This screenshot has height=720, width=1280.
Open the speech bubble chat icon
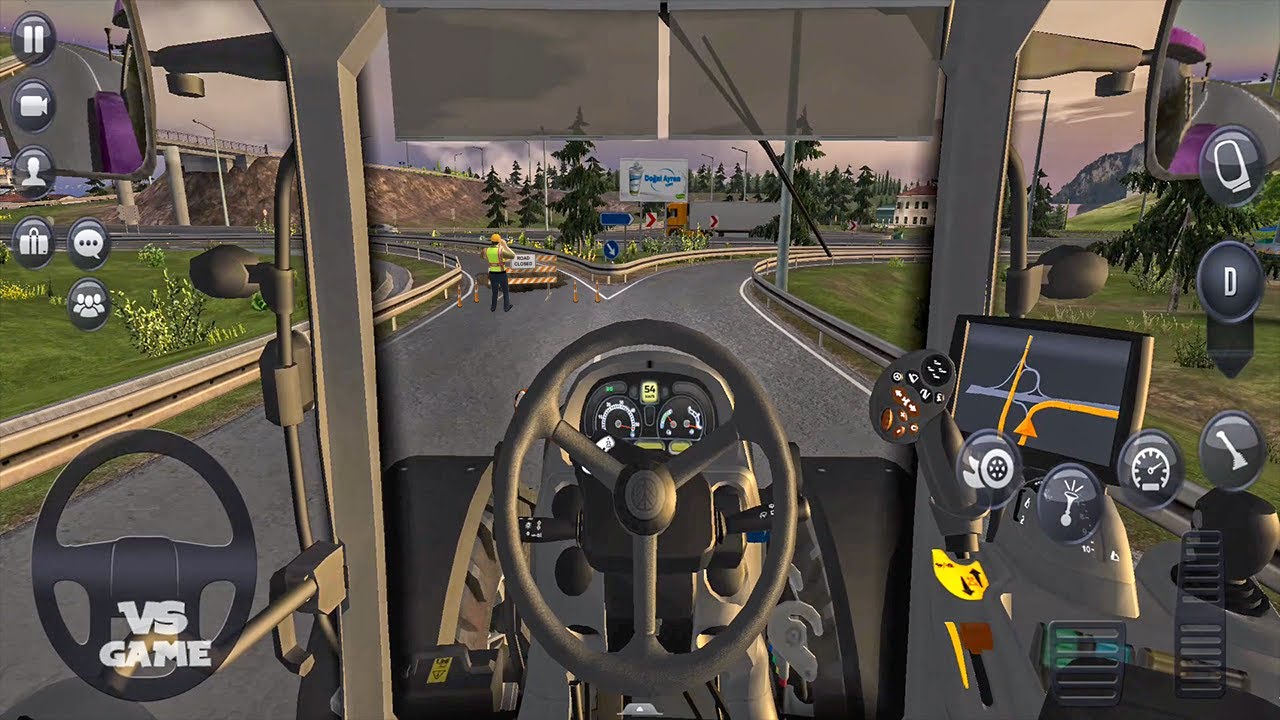click(x=88, y=242)
